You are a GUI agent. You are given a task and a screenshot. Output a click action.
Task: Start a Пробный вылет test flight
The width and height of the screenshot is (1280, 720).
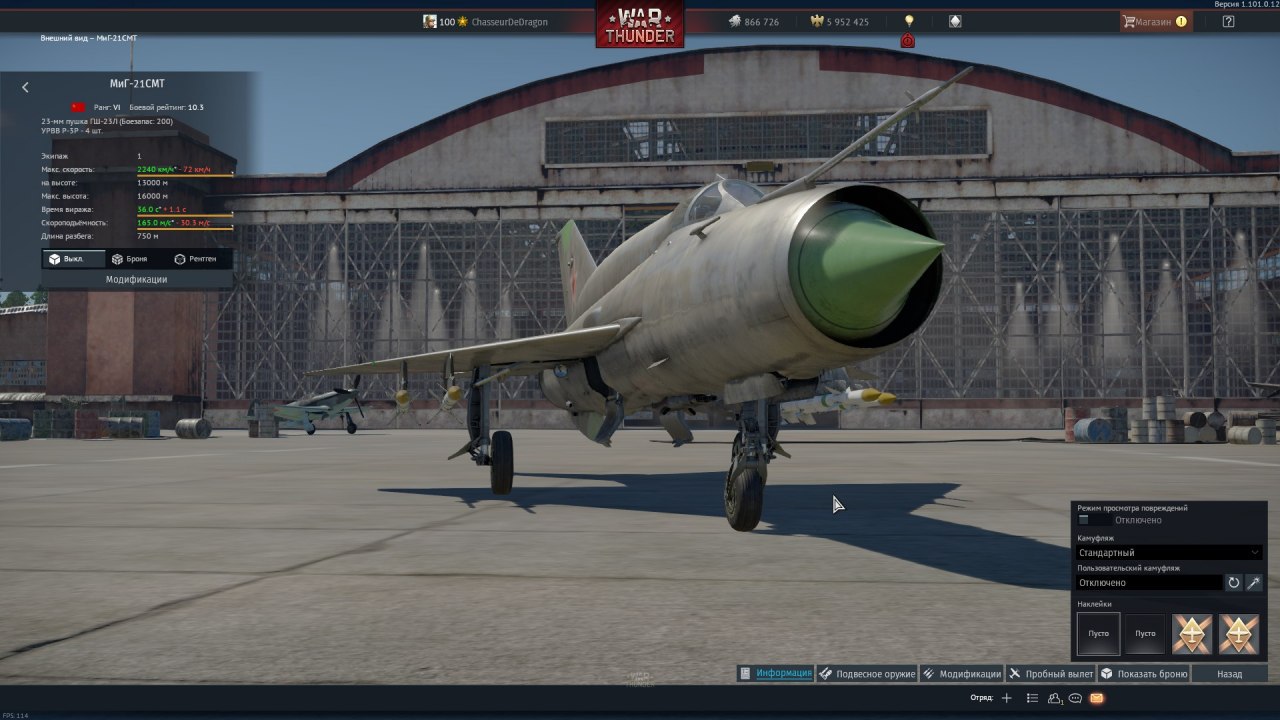tap(1051, 673)
